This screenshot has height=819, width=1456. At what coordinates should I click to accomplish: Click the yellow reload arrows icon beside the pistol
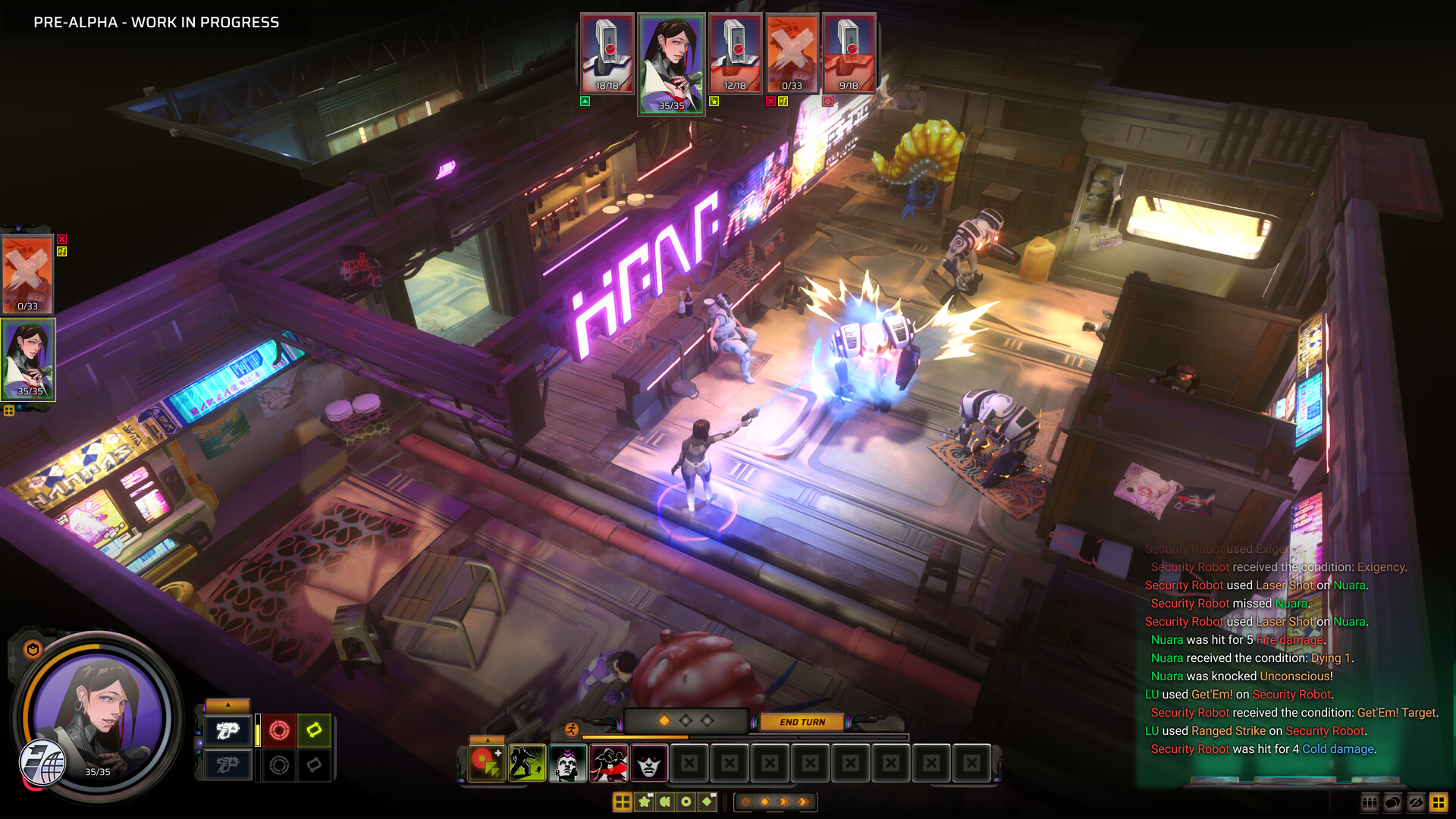[313, 730]
